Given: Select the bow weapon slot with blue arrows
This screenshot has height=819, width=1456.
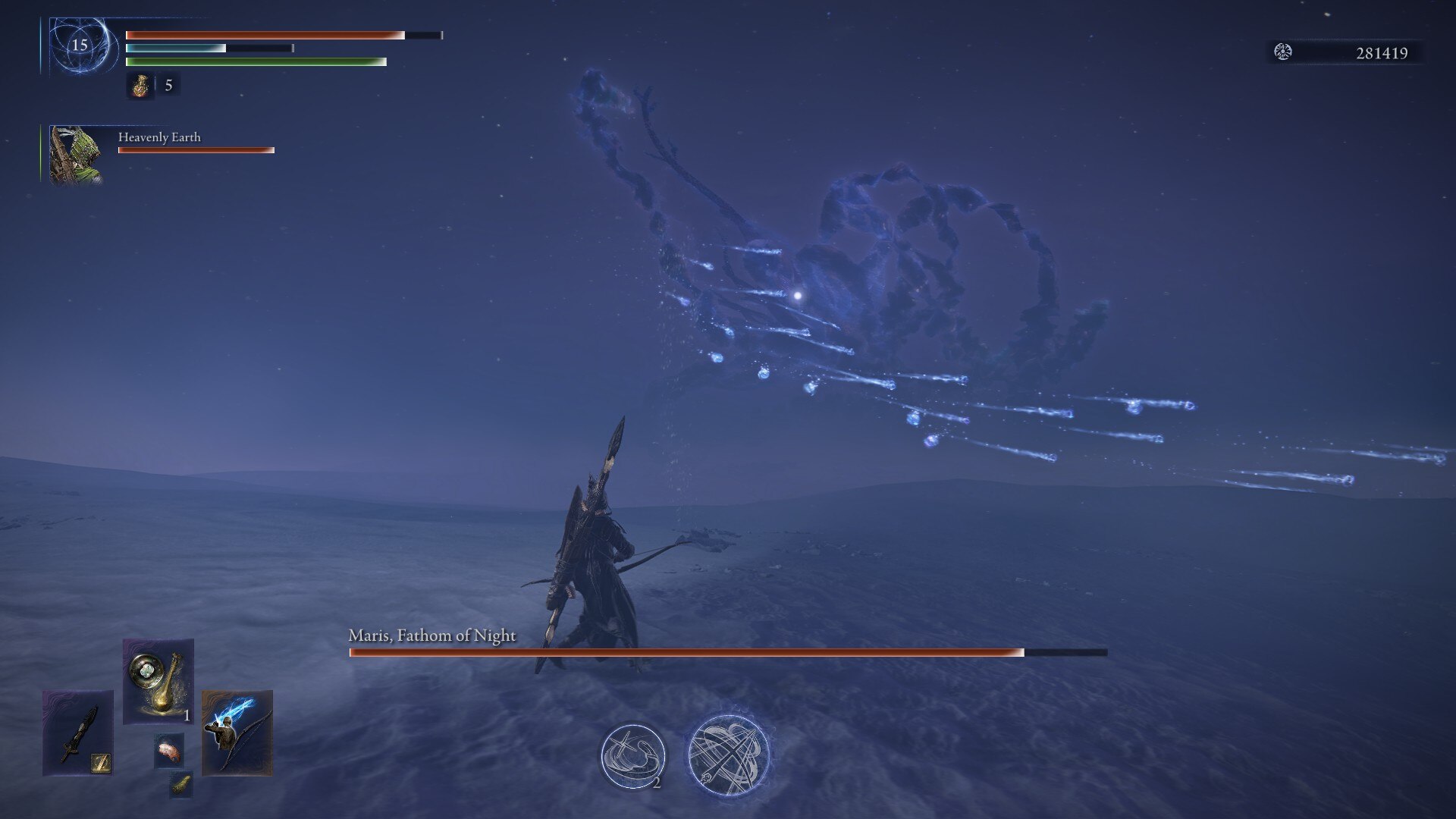Looking at the screenshot, I should click(x=237, y=732).
